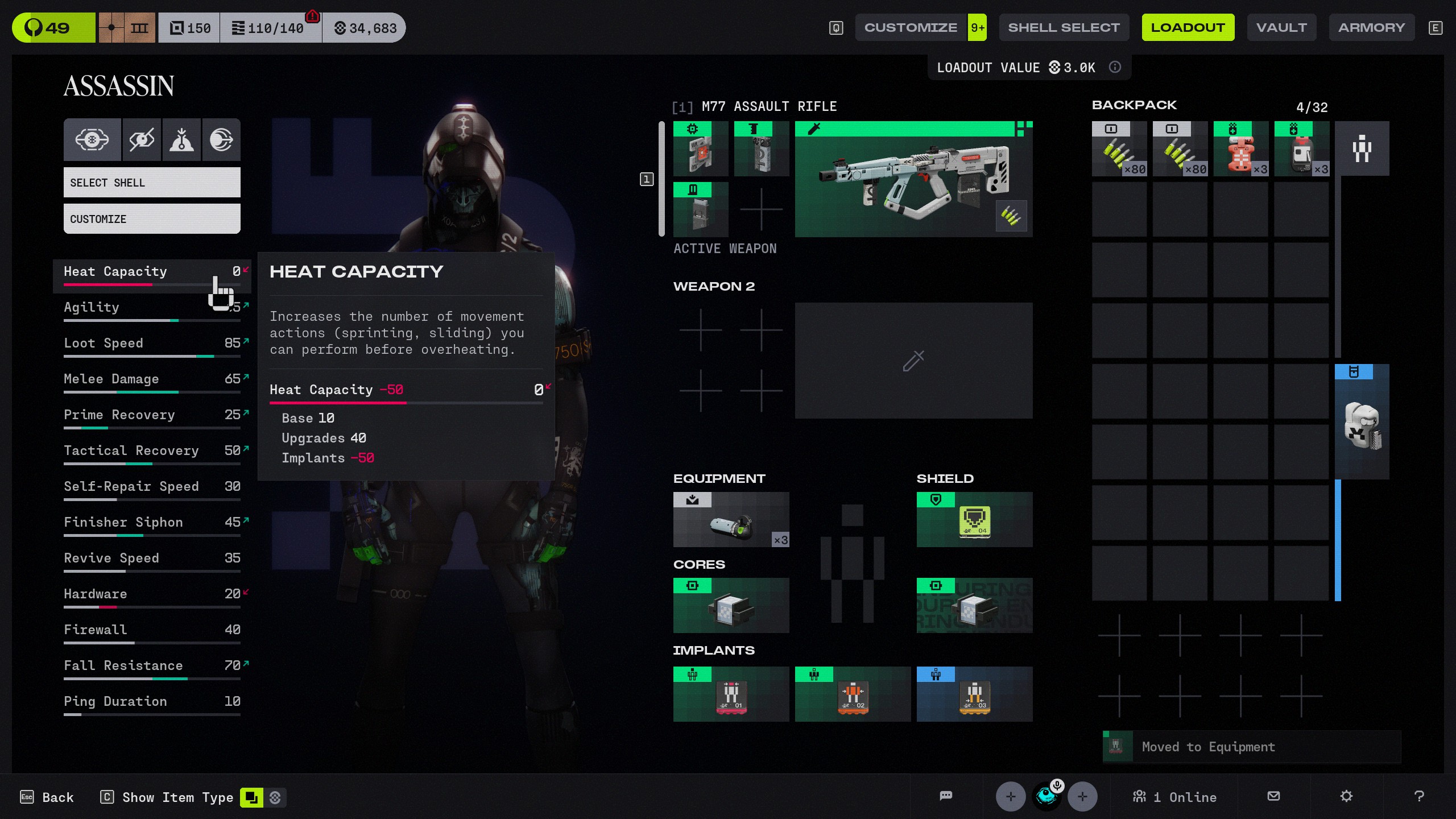Open the empty Weapon 2 slot
Screen dimensions: 1456x819
913,361
